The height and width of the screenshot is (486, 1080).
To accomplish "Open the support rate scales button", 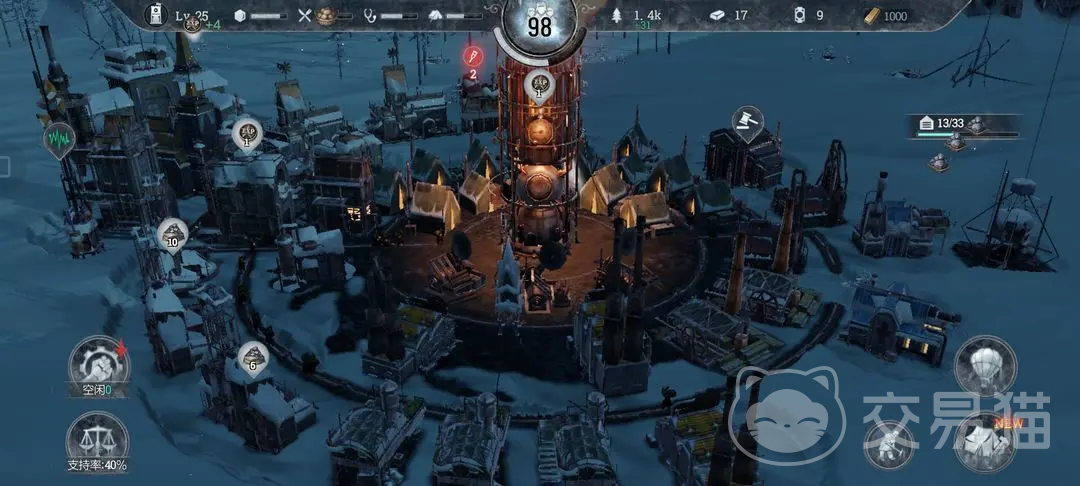I will [97, 441].
